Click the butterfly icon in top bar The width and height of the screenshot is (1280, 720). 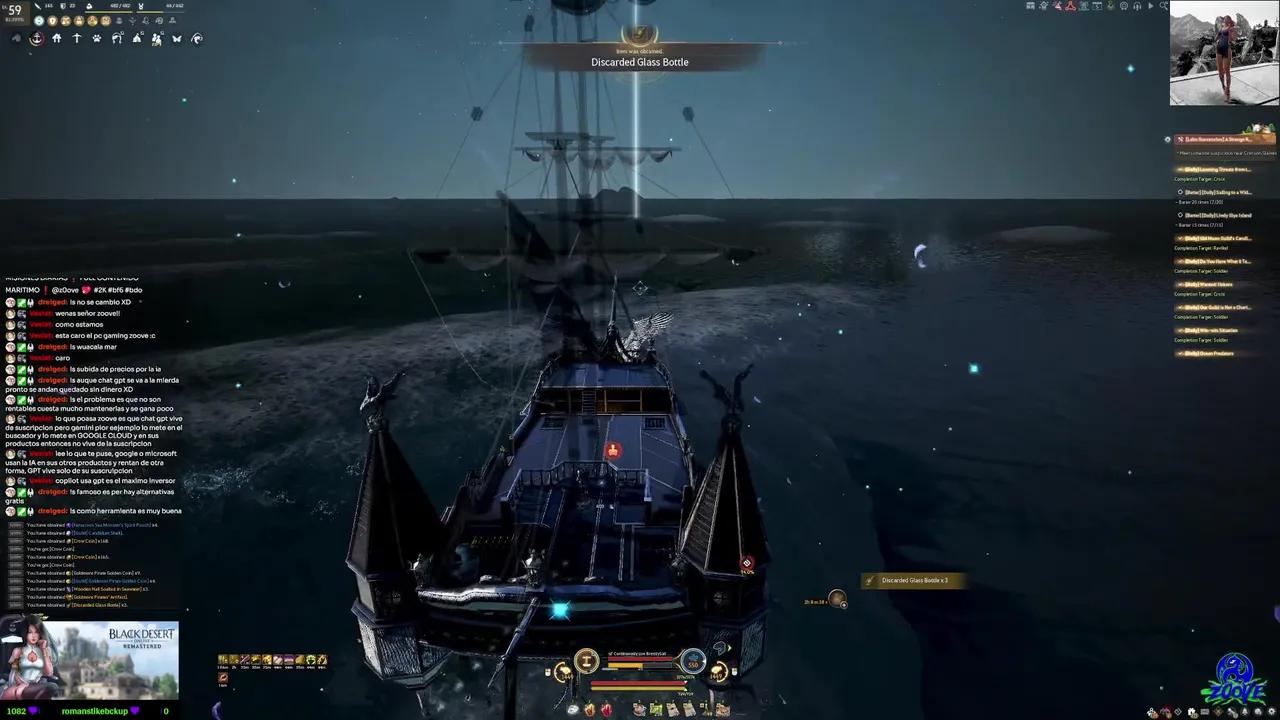177,39
